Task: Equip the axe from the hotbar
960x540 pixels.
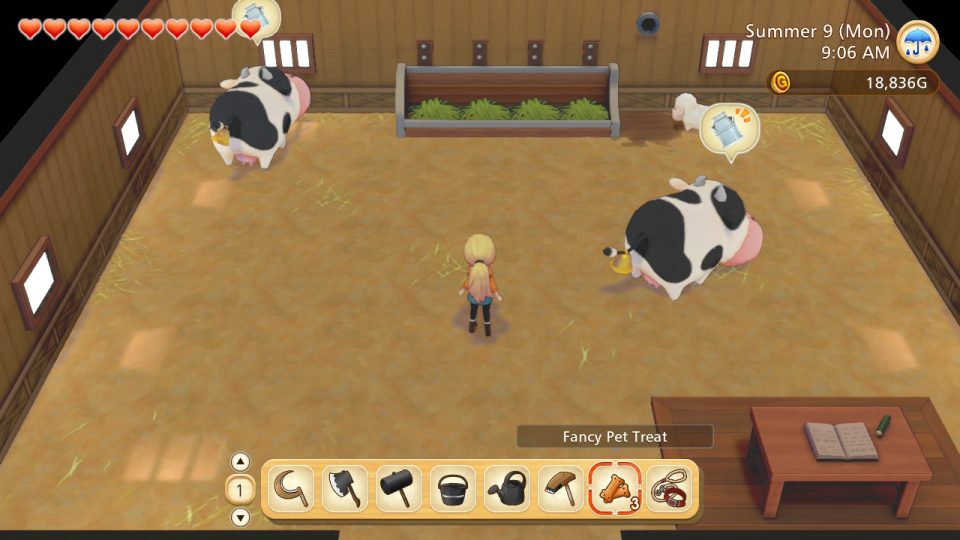Action: tap(345, 489)
